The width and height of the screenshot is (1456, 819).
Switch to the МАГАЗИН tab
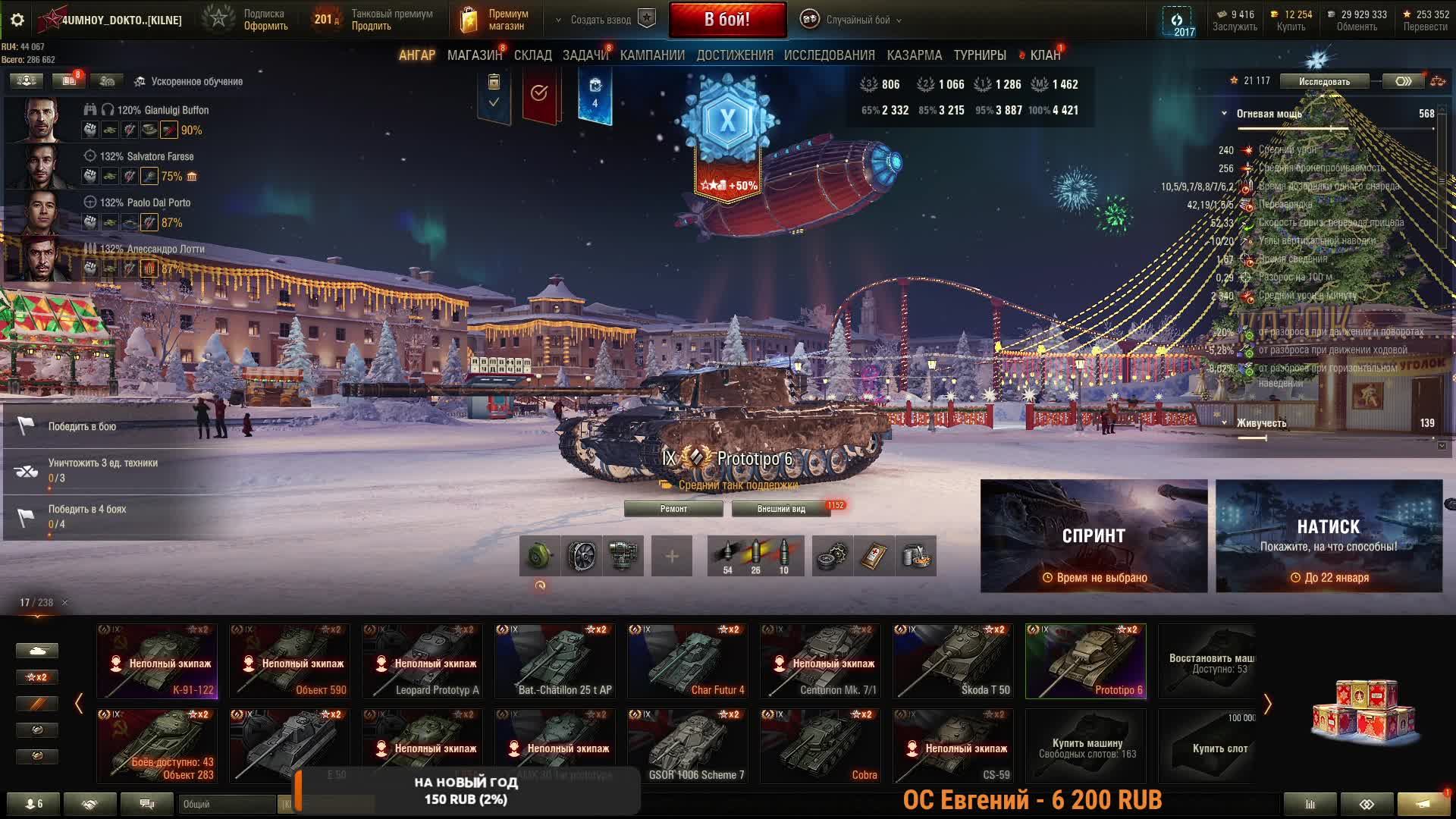click(474, 55)
